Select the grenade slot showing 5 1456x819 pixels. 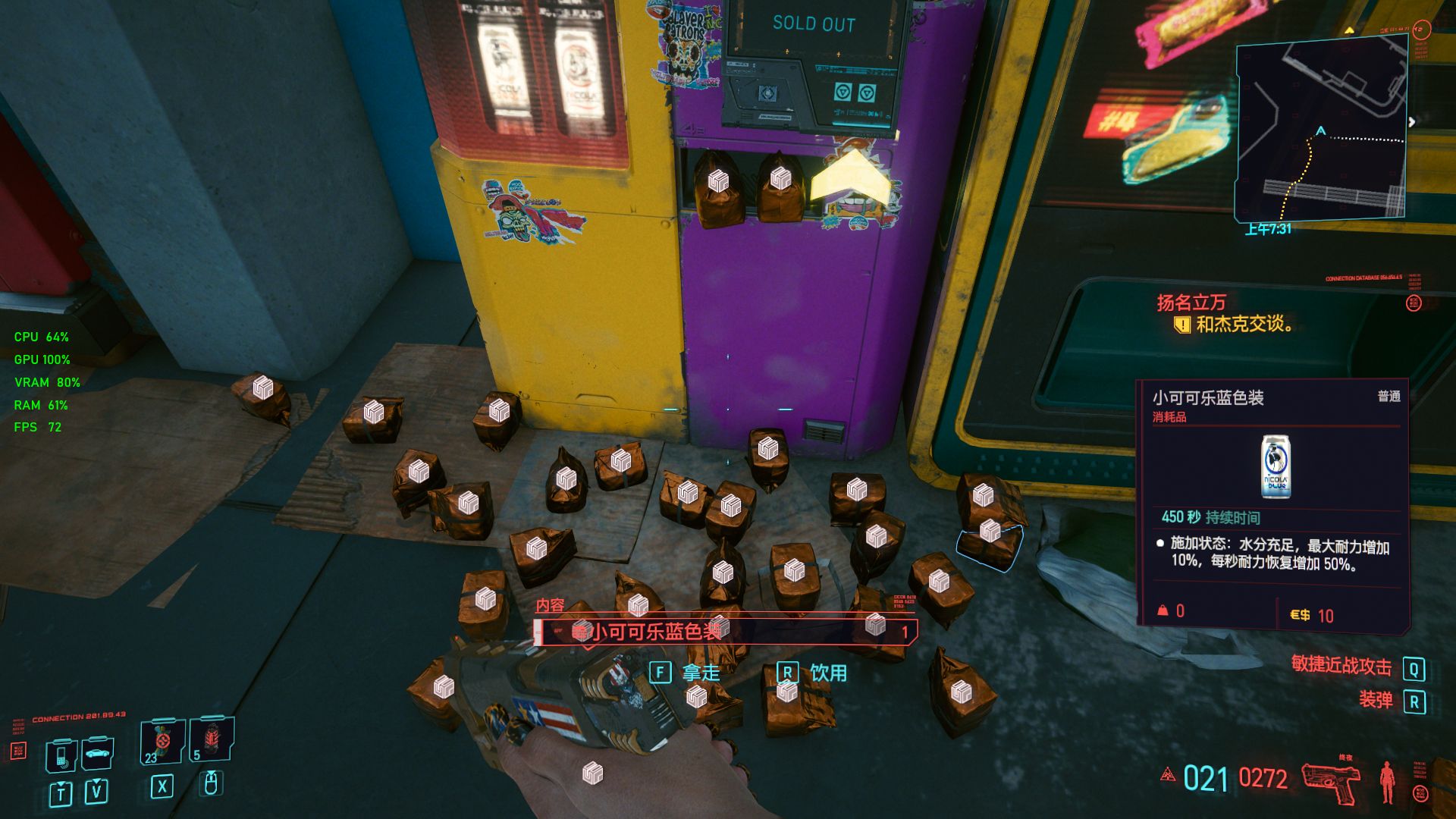pos(212,739)
